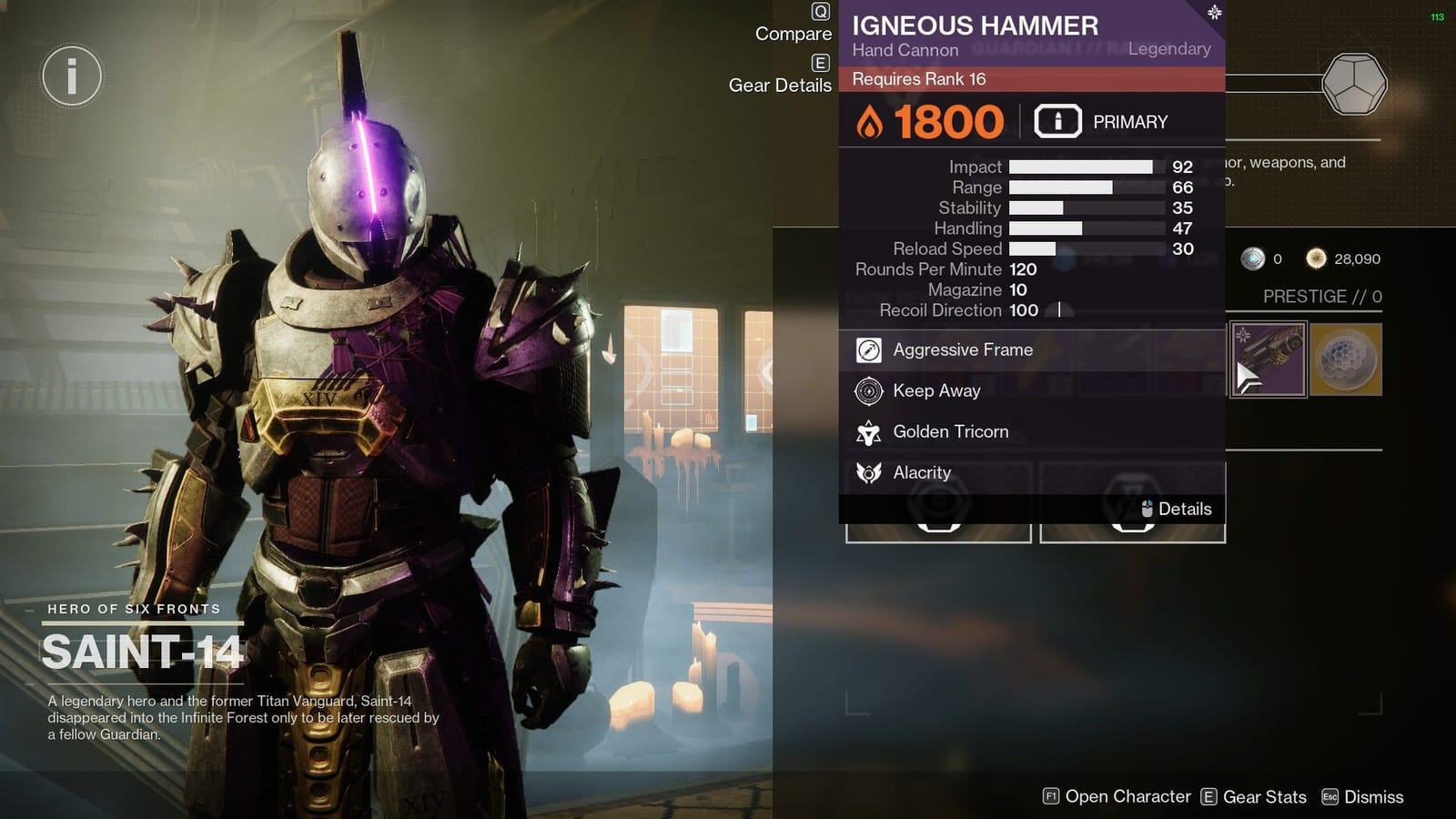Click the Primary ammo type icon
This screenshot has height=819, width=1456.
(1057, 119)
